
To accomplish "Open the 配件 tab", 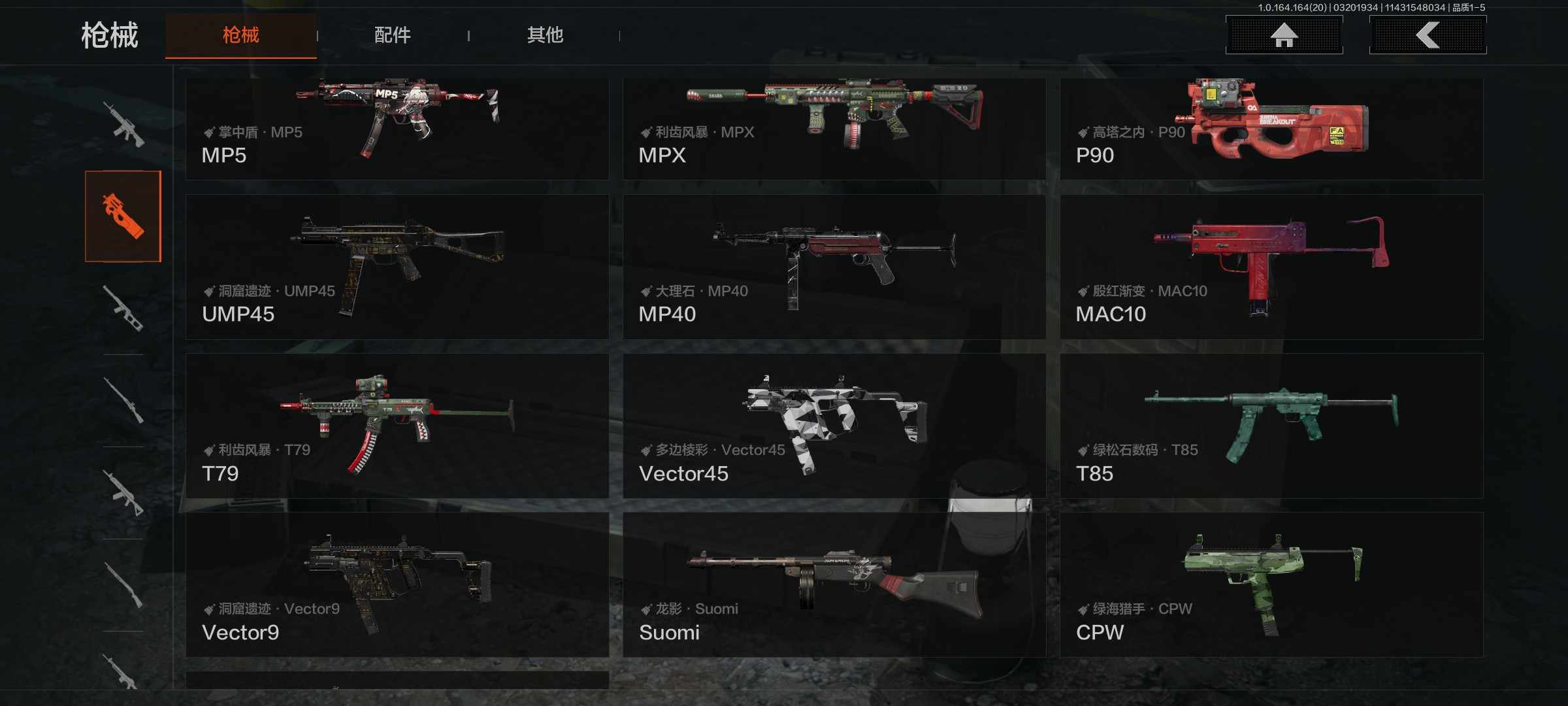I will pos(392,35).
